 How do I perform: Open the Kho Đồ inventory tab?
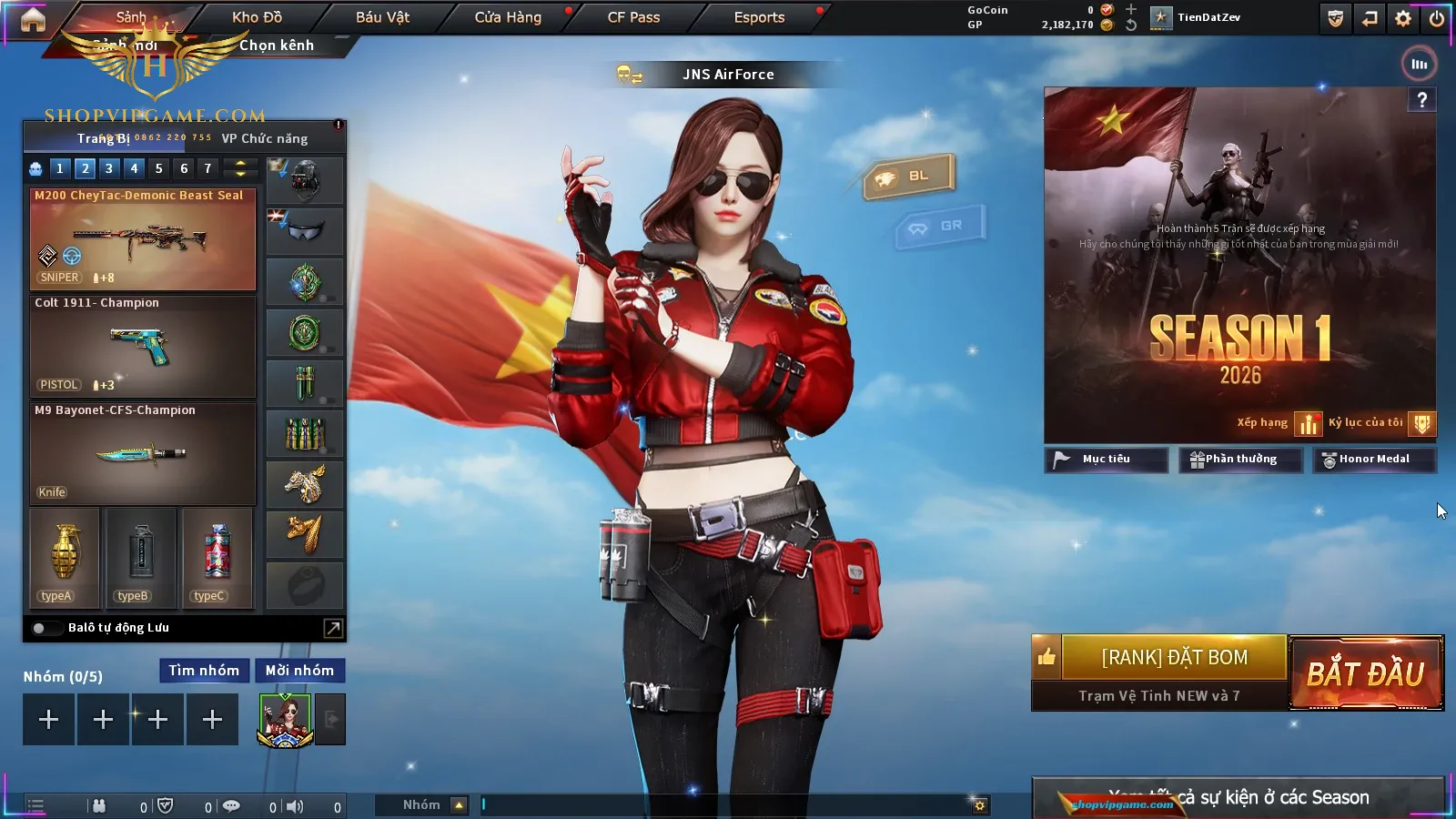[x=257, y=17]
